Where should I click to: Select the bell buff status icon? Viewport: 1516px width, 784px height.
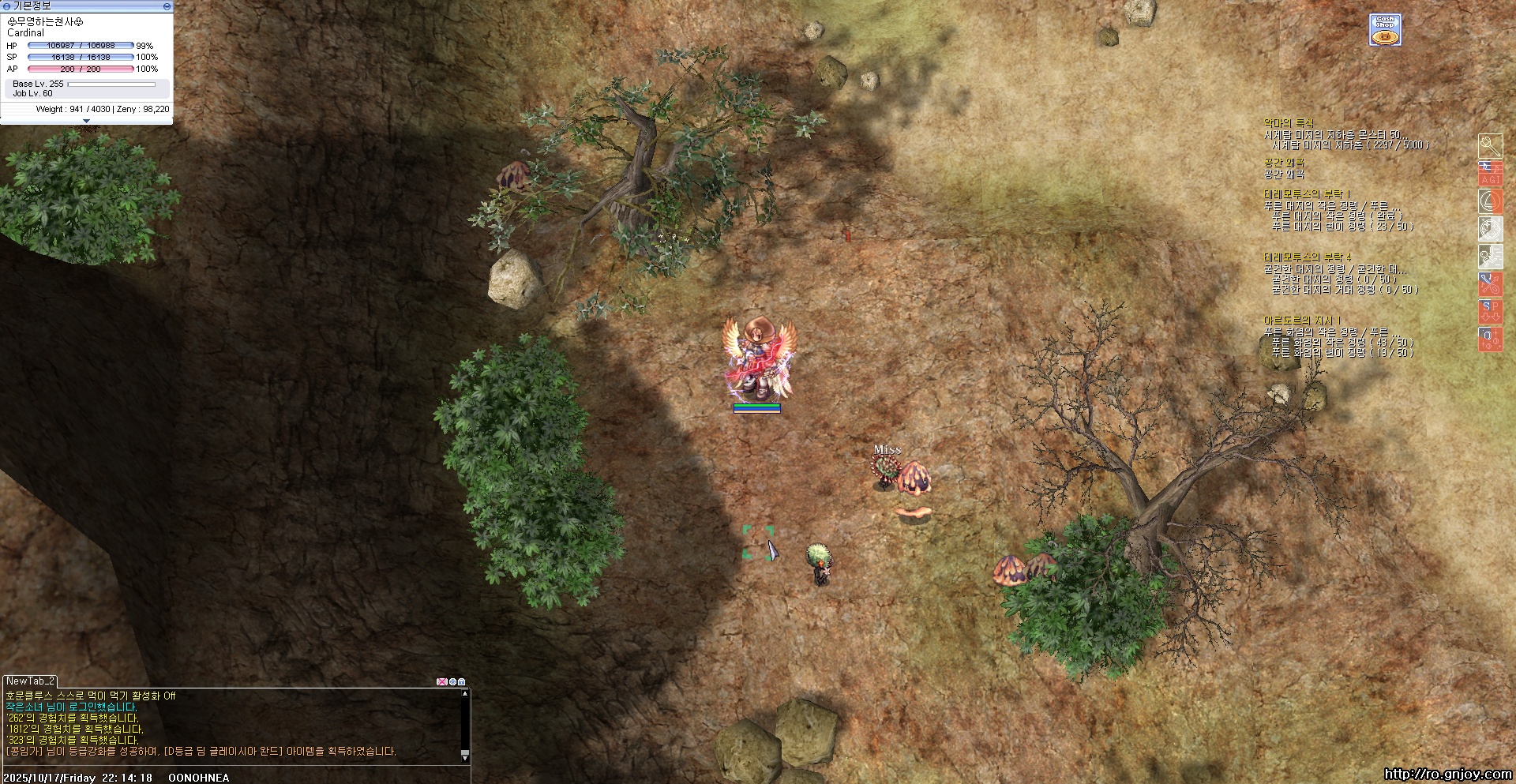coord(1490,201)
